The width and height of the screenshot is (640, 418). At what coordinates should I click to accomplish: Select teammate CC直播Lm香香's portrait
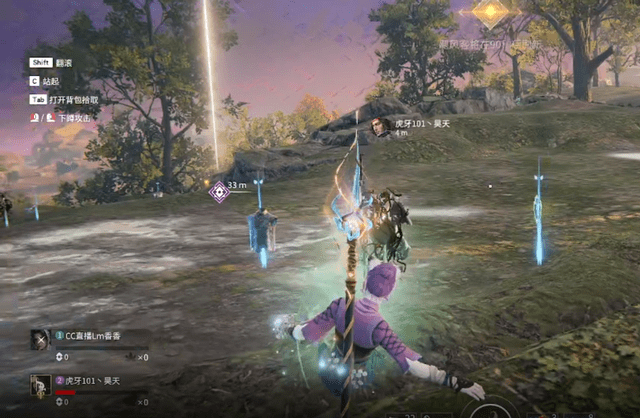pyautogui.click(x=41, y=339)
